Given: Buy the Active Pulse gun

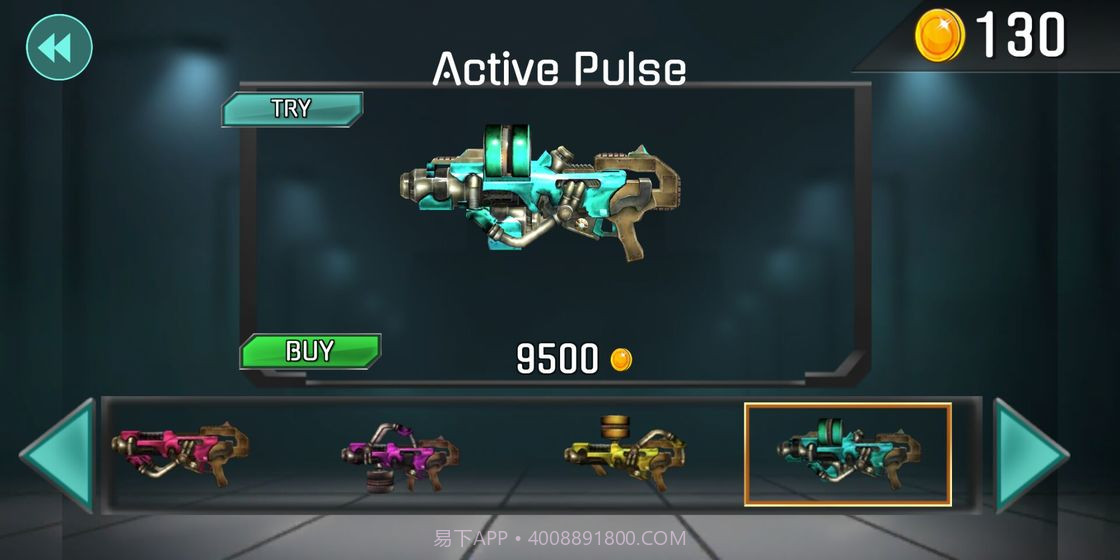Looking at the screenshot, I should pos(310,351).
